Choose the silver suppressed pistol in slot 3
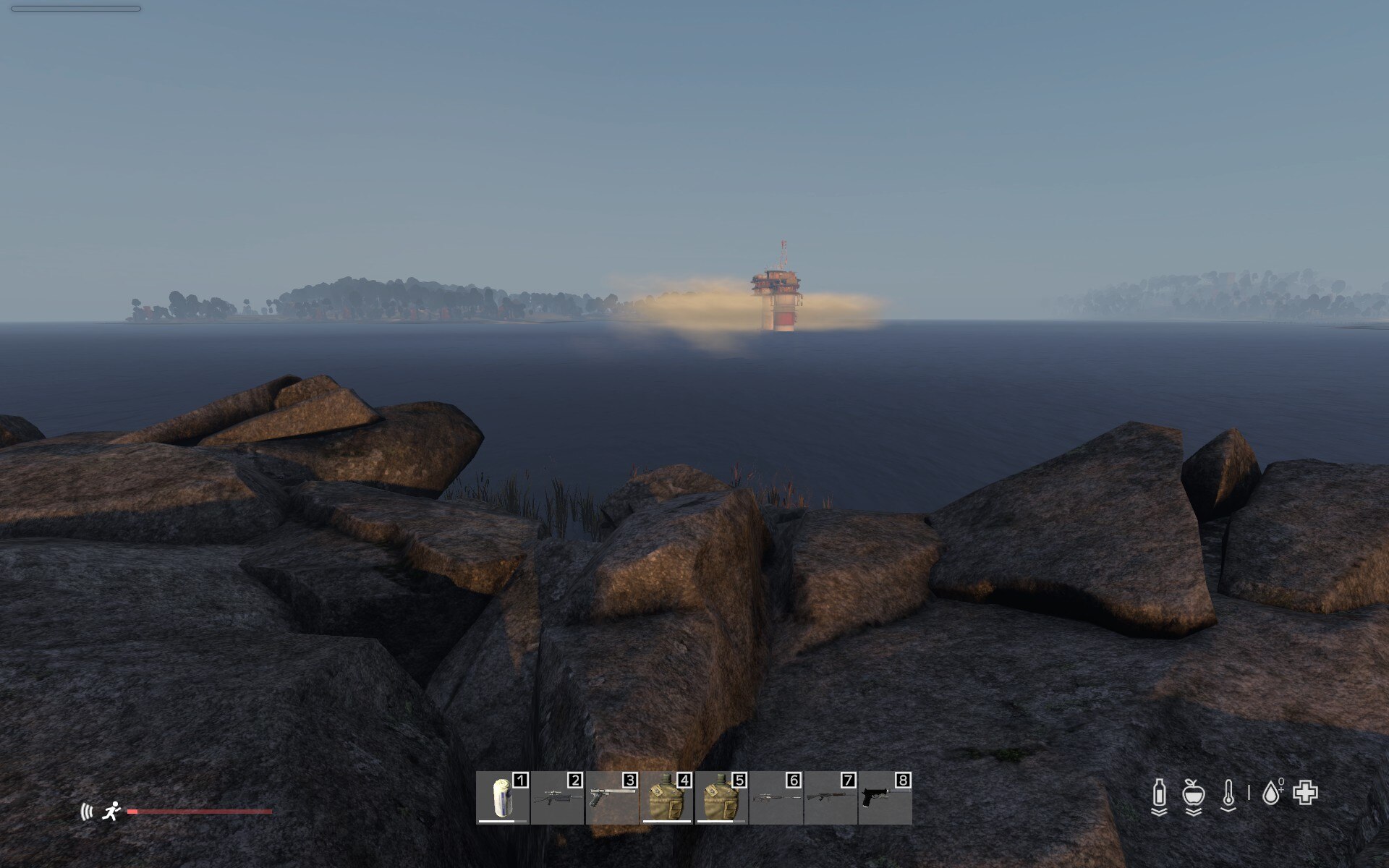 [612, 798]
